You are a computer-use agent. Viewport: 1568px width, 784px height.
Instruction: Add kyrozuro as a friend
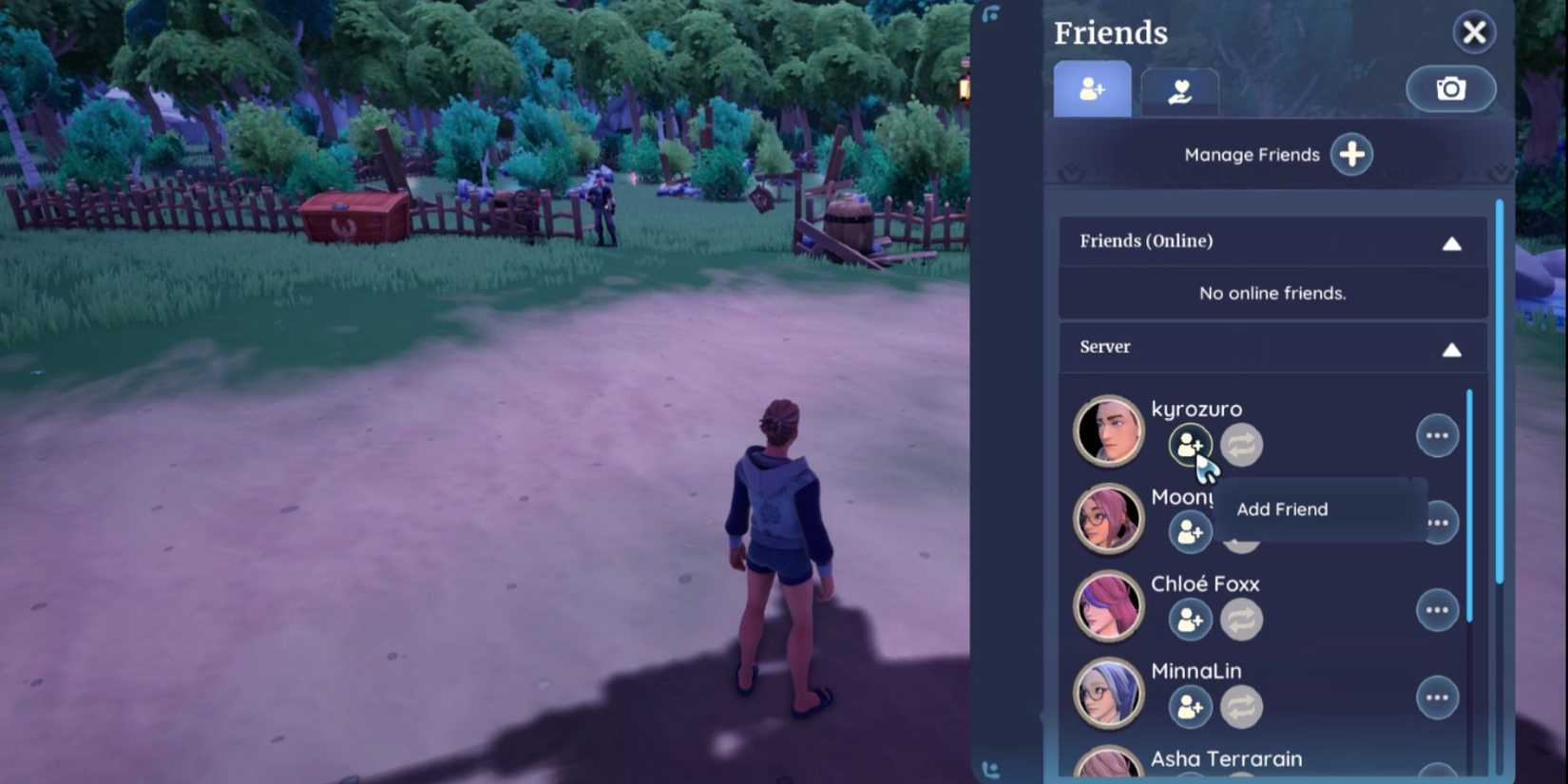[x=1189, y=444]
